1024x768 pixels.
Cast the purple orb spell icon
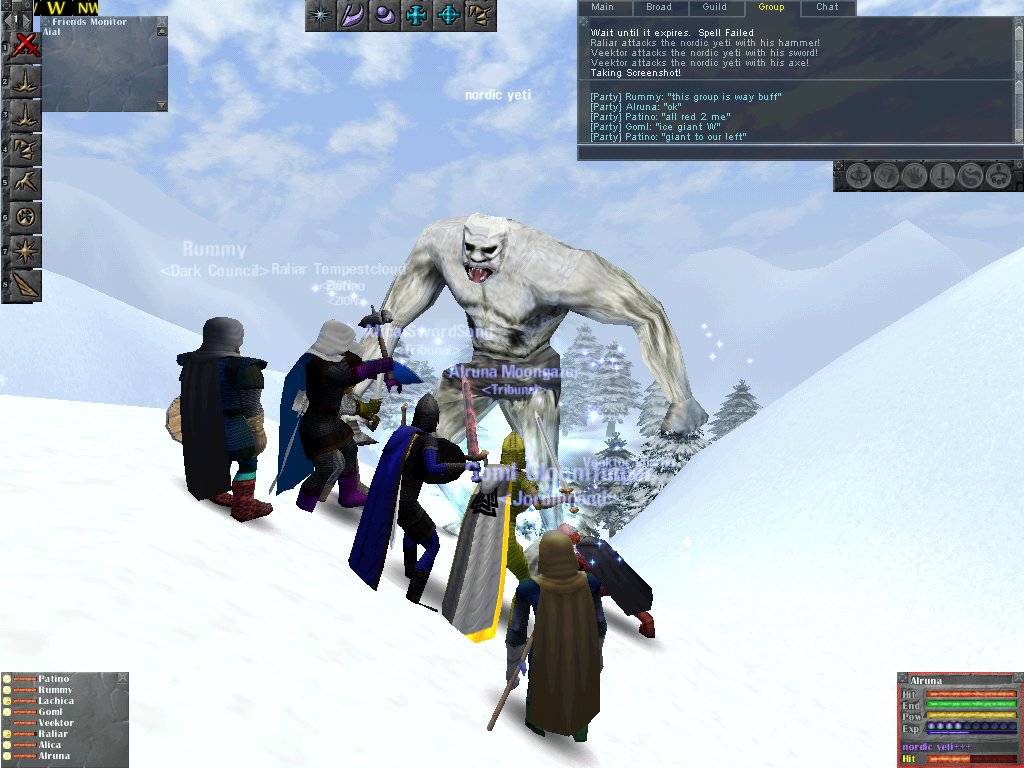[x=385, y=16]
